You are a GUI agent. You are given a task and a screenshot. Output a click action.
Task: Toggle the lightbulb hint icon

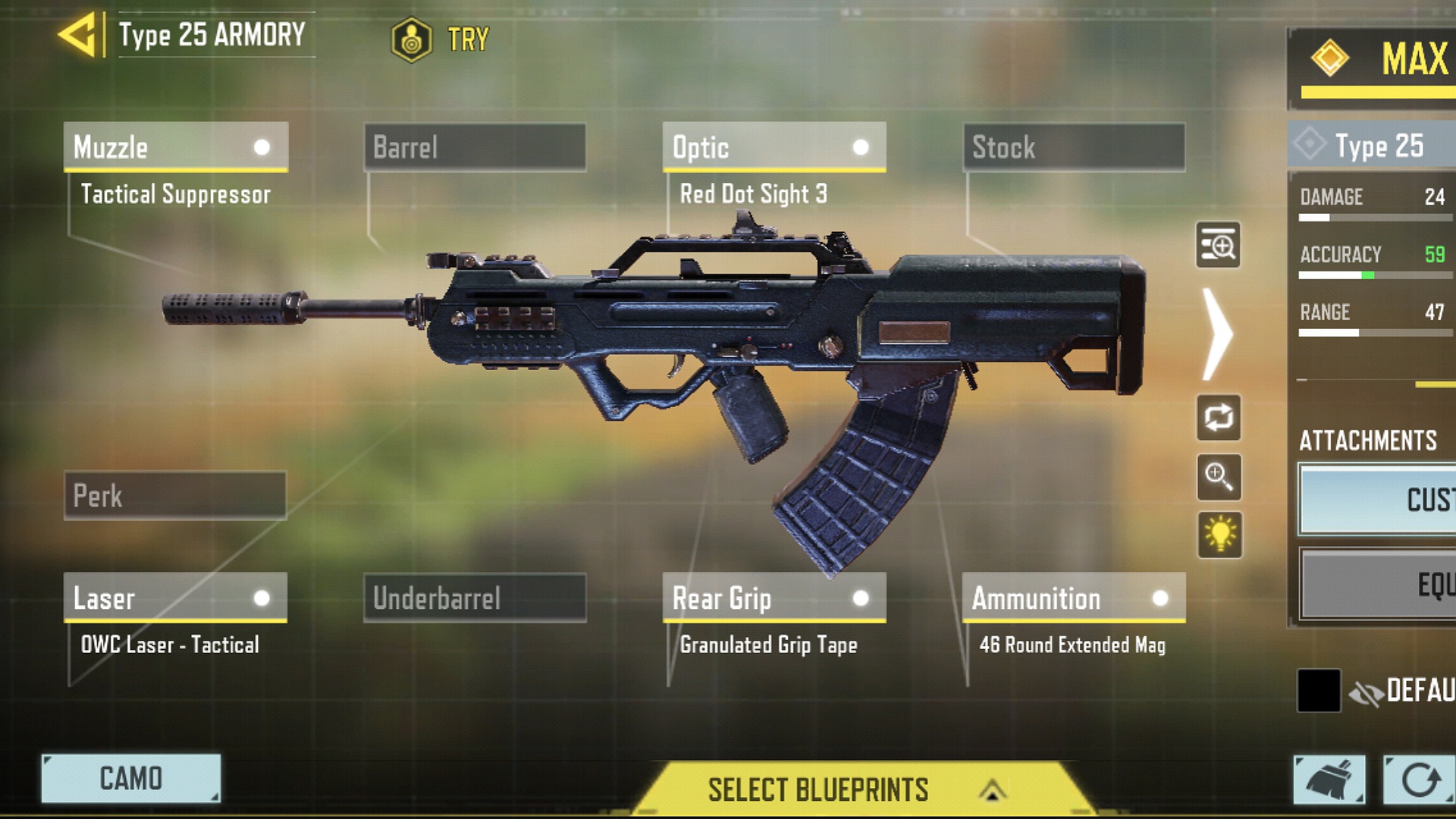coord(1219,535)
